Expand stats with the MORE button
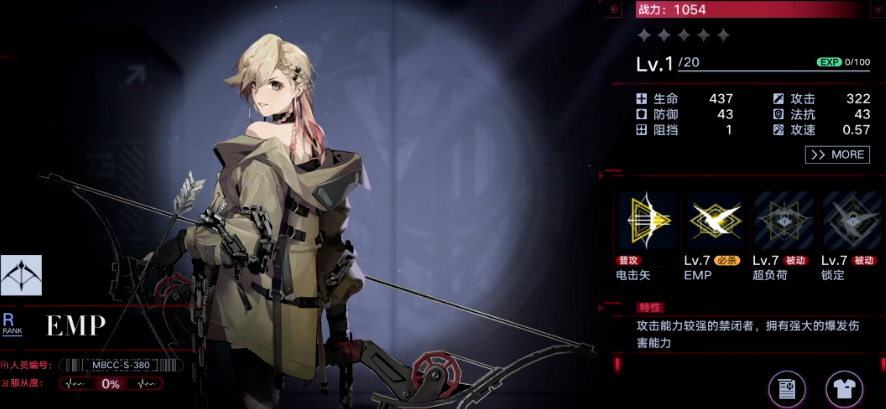The image size is (886, 409). pyautogui.click(x=837, y=155)
